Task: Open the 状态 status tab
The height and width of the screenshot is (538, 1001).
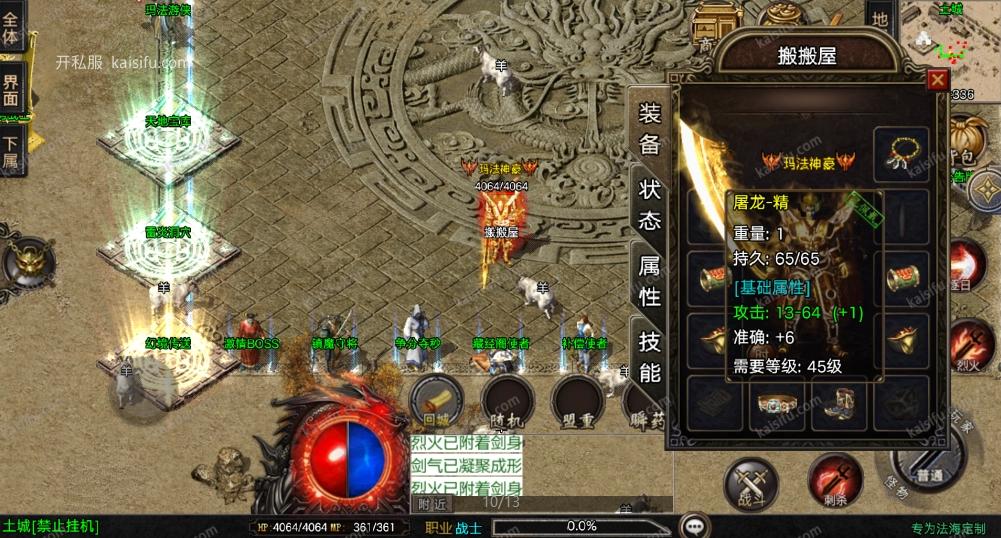Action: click(x=650, y=205)
